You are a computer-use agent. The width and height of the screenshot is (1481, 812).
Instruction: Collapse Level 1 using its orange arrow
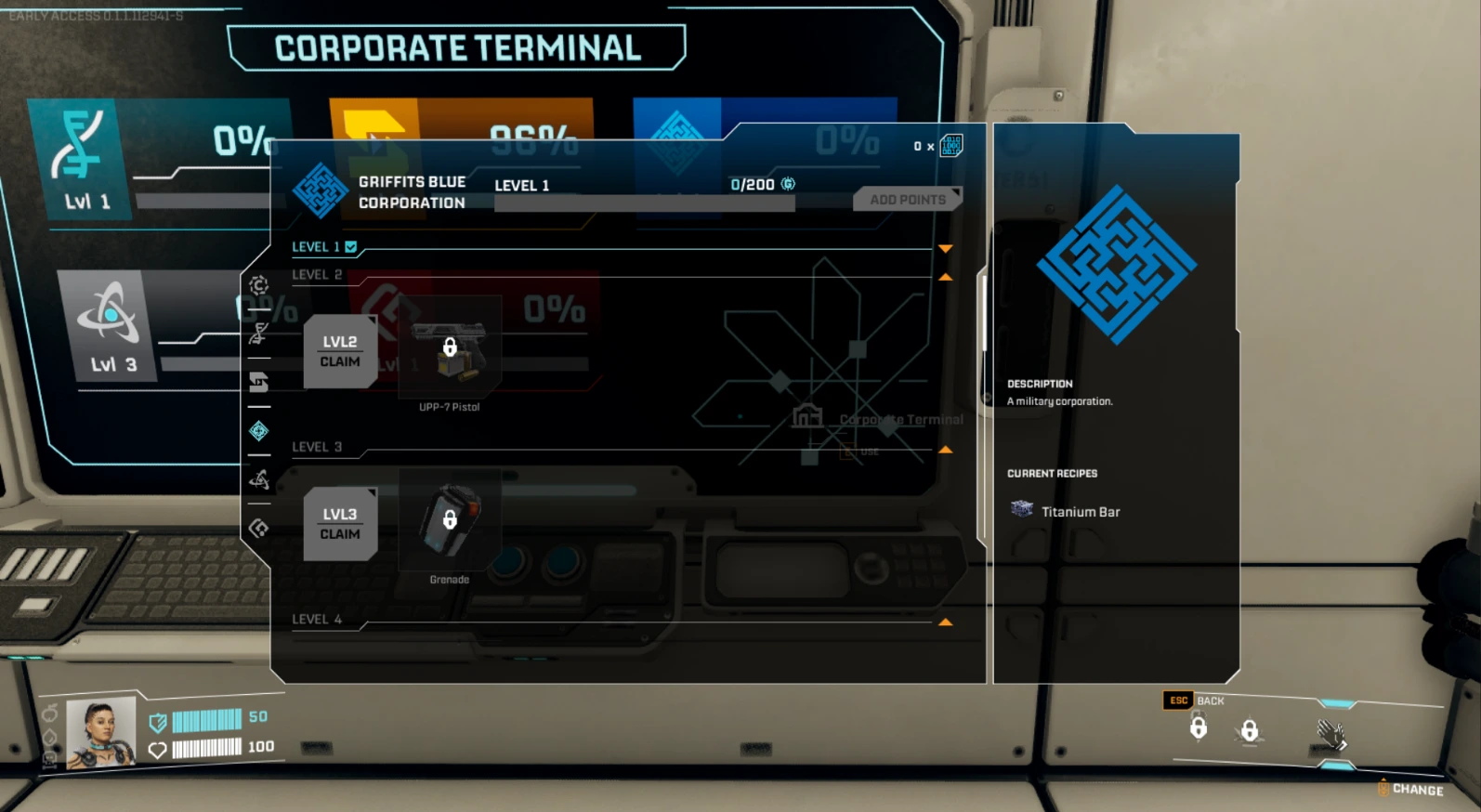tap(946, 247)
